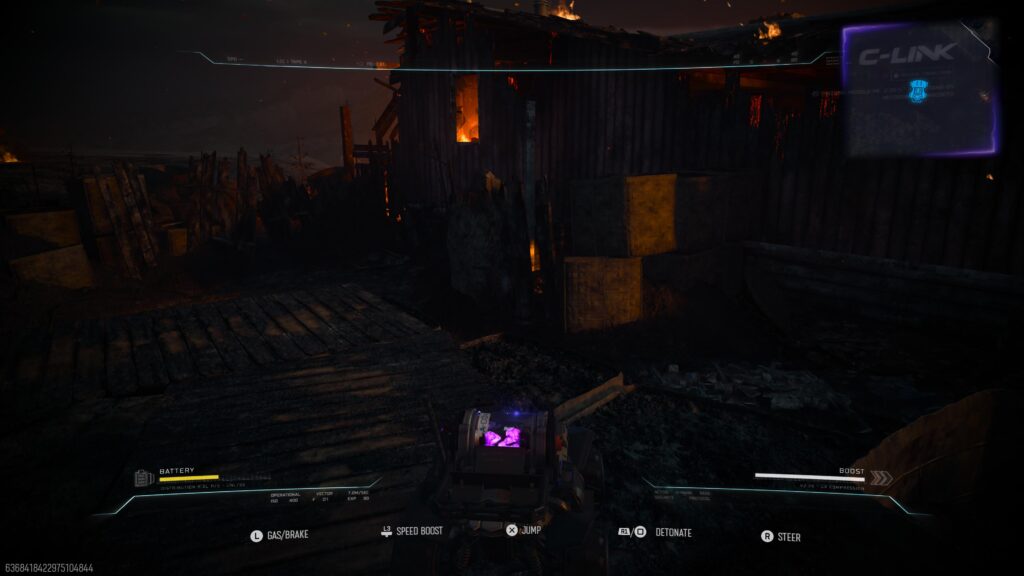Open the C-LINK panel
Screen dimensions: 1024x576
906,54
